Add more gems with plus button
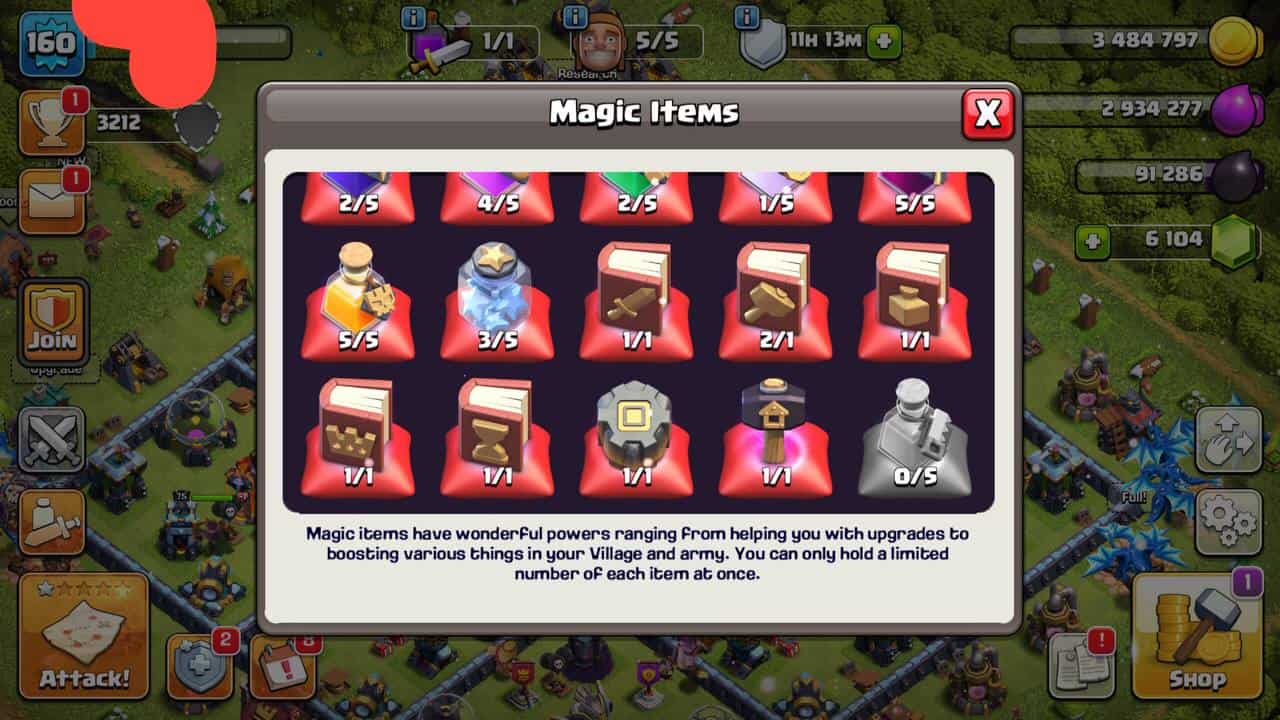1280x720 pixels. click(1093, 242)
